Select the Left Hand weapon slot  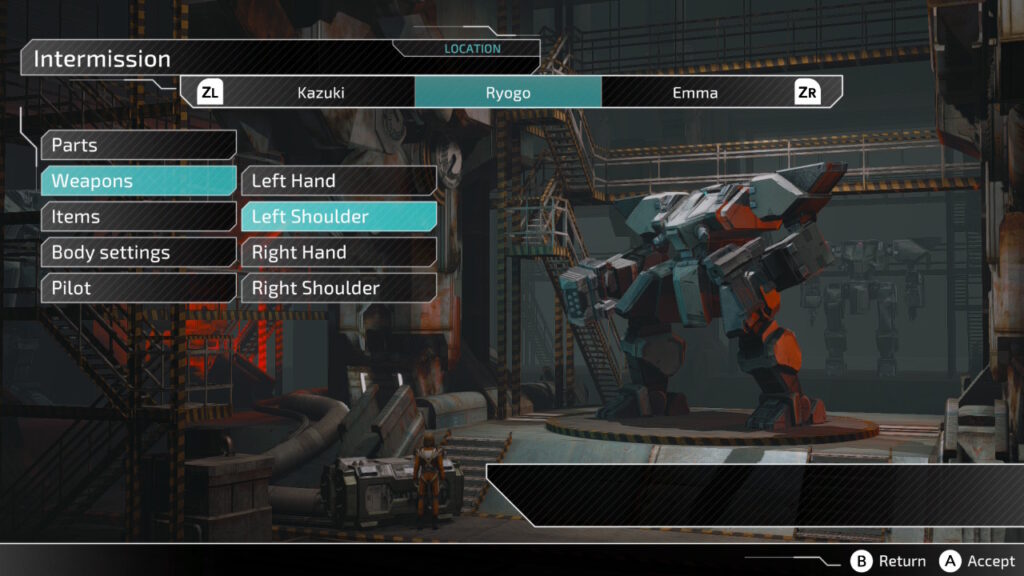coord(338,181)
